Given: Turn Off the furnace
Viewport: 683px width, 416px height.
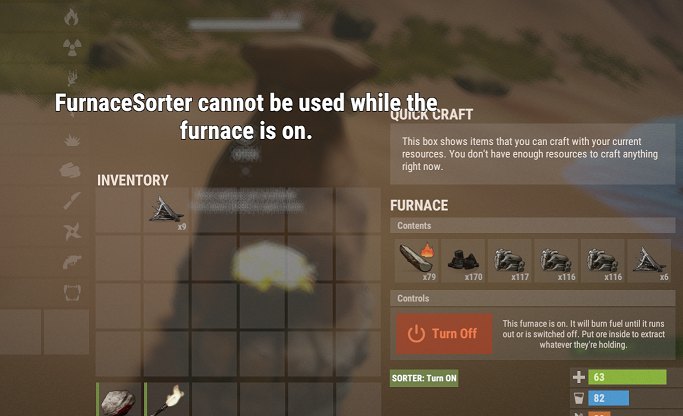Looking at the screenshot, I should click(443, 333).
